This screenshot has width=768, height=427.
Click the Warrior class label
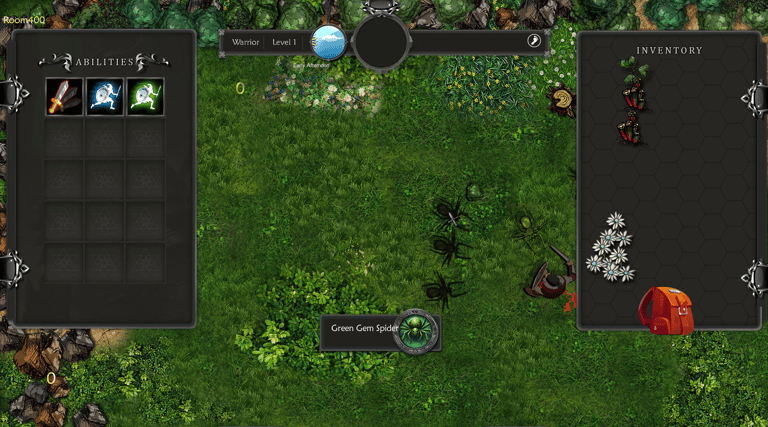click(246, 42)
